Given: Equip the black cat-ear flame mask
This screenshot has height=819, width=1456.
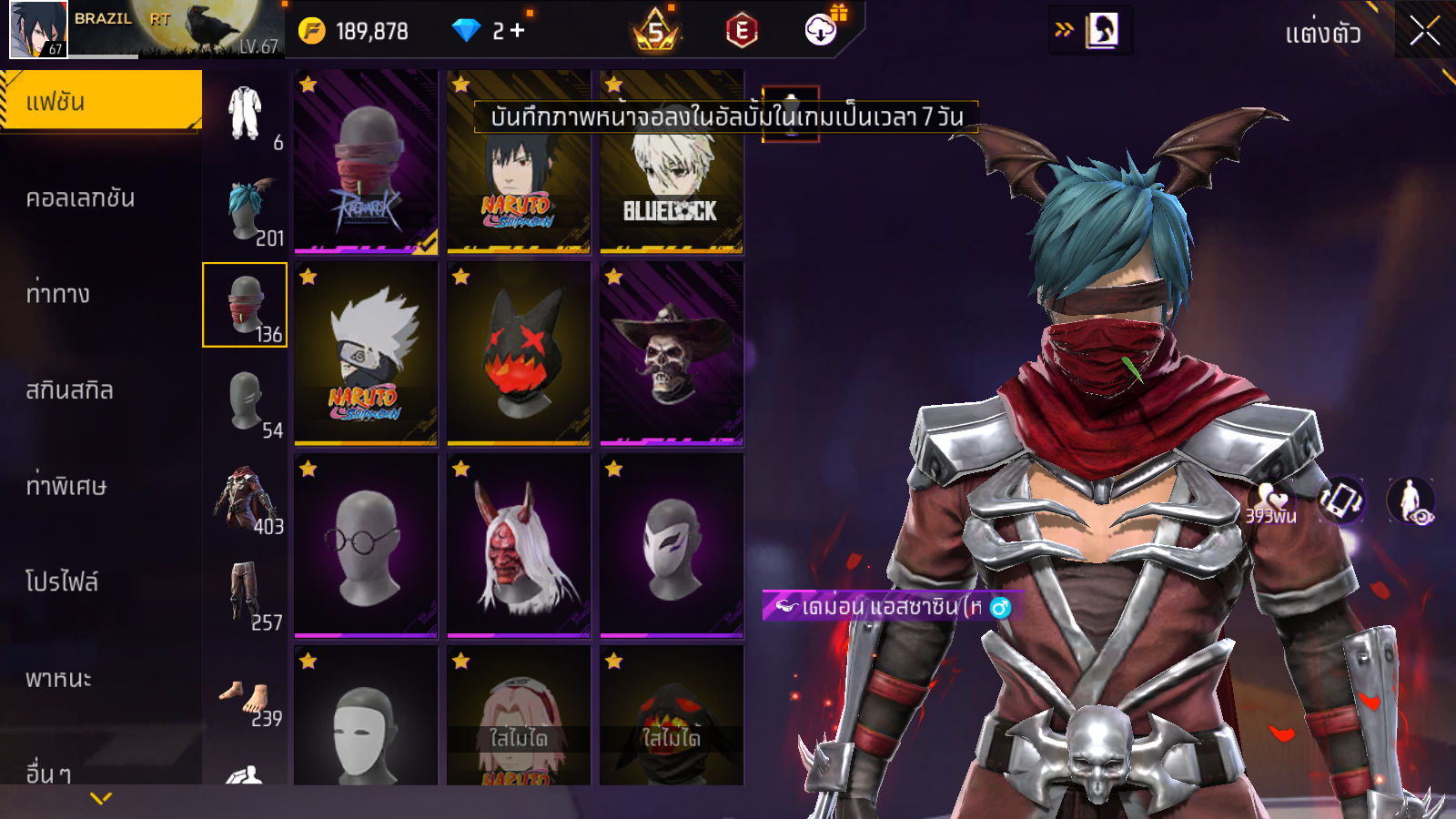Looking at the screenshot, I should tap(519, 354).
